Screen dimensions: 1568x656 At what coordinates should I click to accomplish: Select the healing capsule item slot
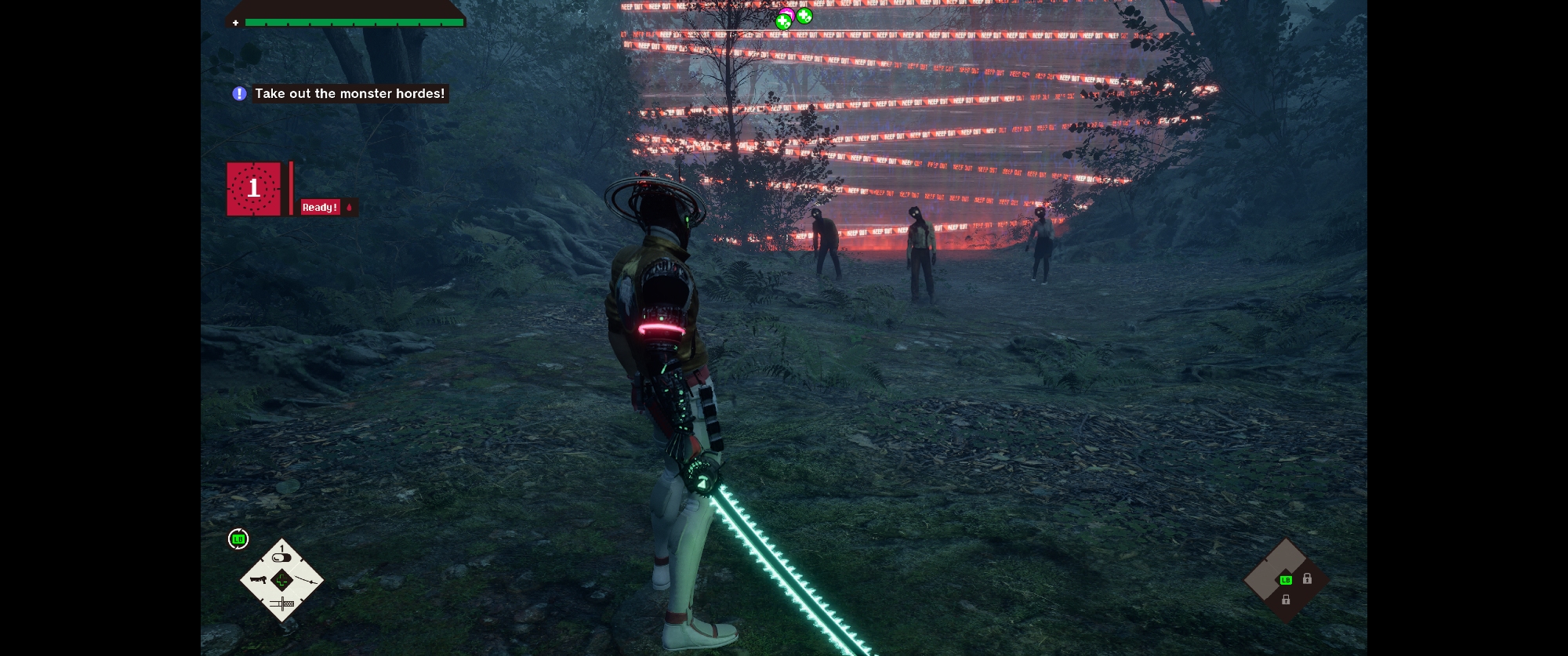tap(281, 557)
